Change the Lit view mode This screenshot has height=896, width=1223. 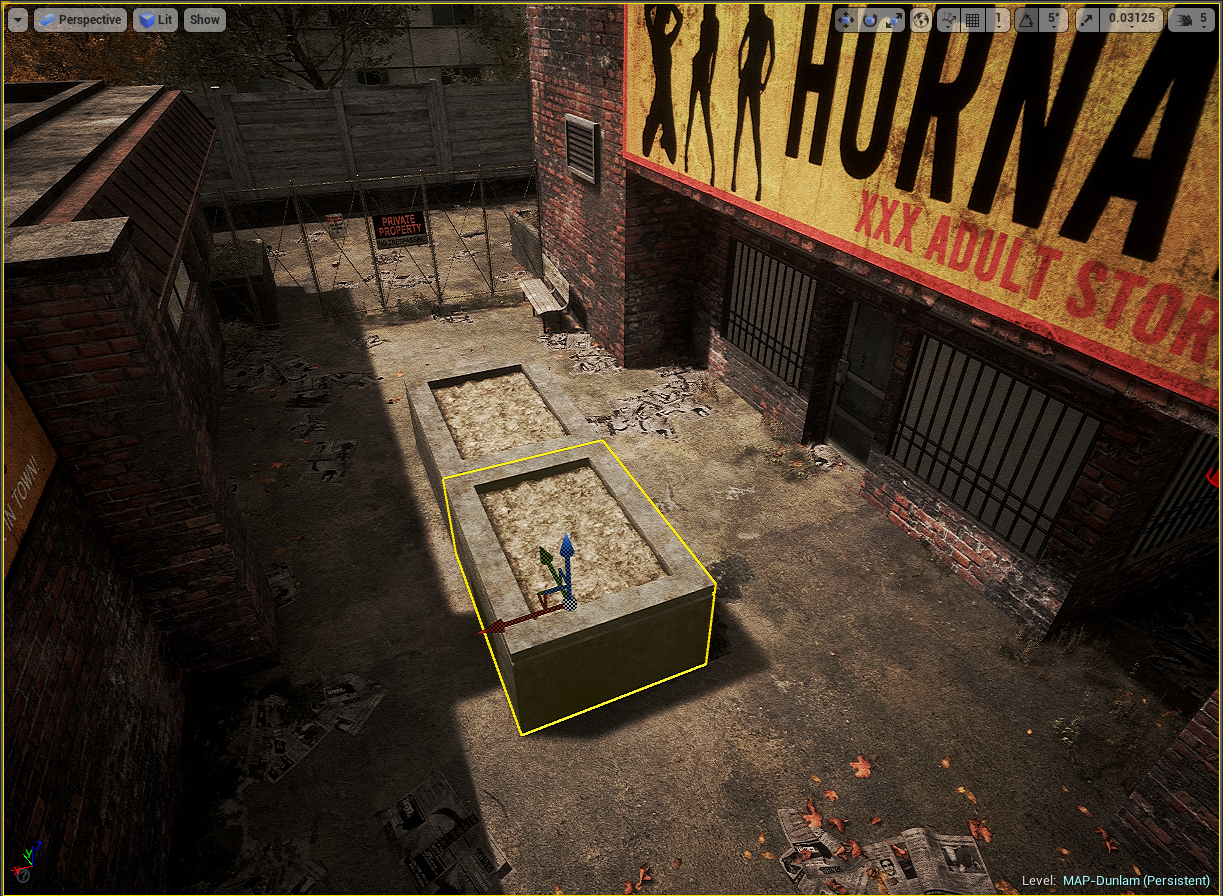tap(155, 19)
